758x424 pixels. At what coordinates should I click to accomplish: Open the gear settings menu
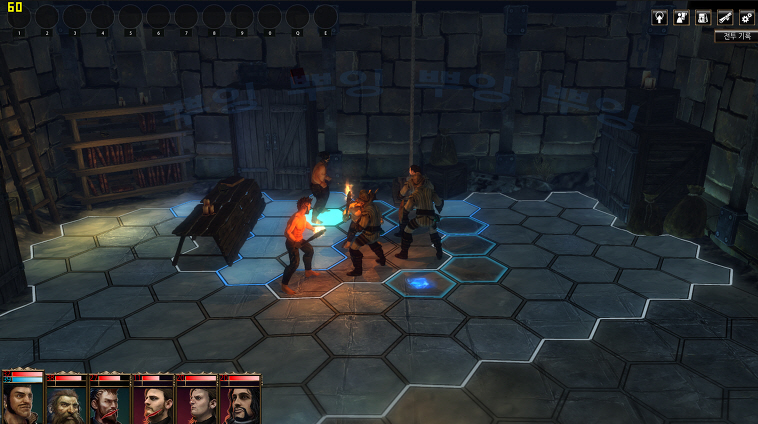pyautogui.click(x=746, y=17)
